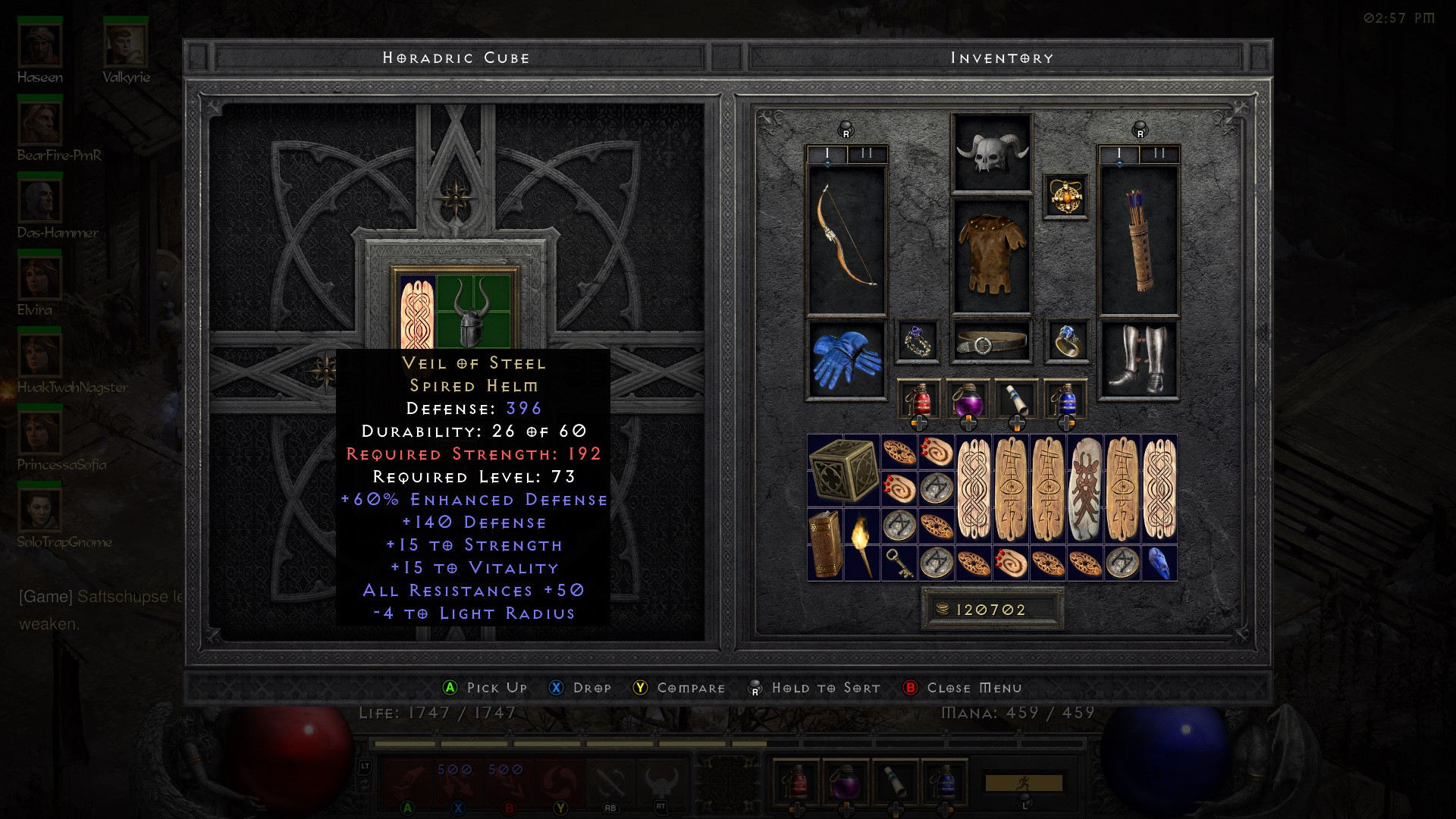Open the Tome of Town Portal

pos(827,544)
